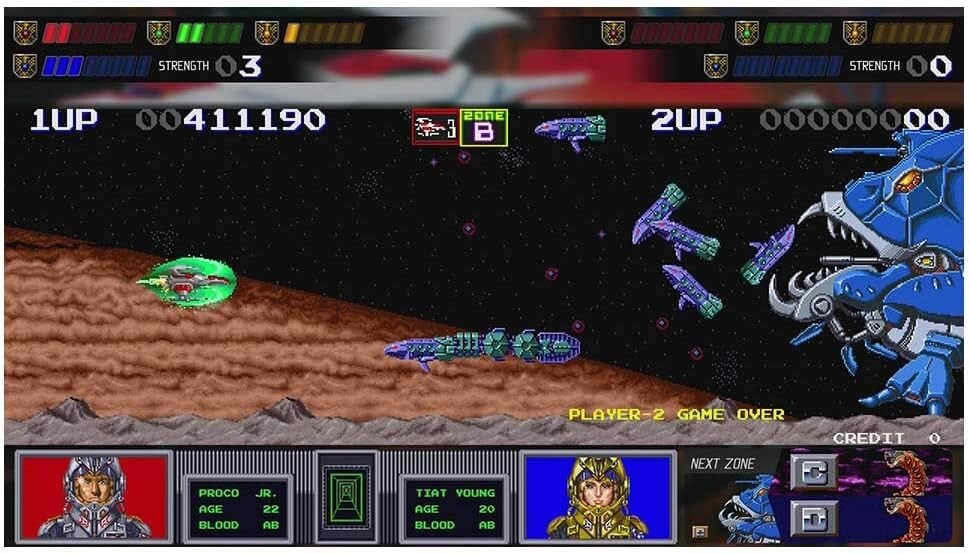The width and height of the screenshot is (970, 554).
Task: Open the Proco Jr. profile panel
Action: (236, 509)
